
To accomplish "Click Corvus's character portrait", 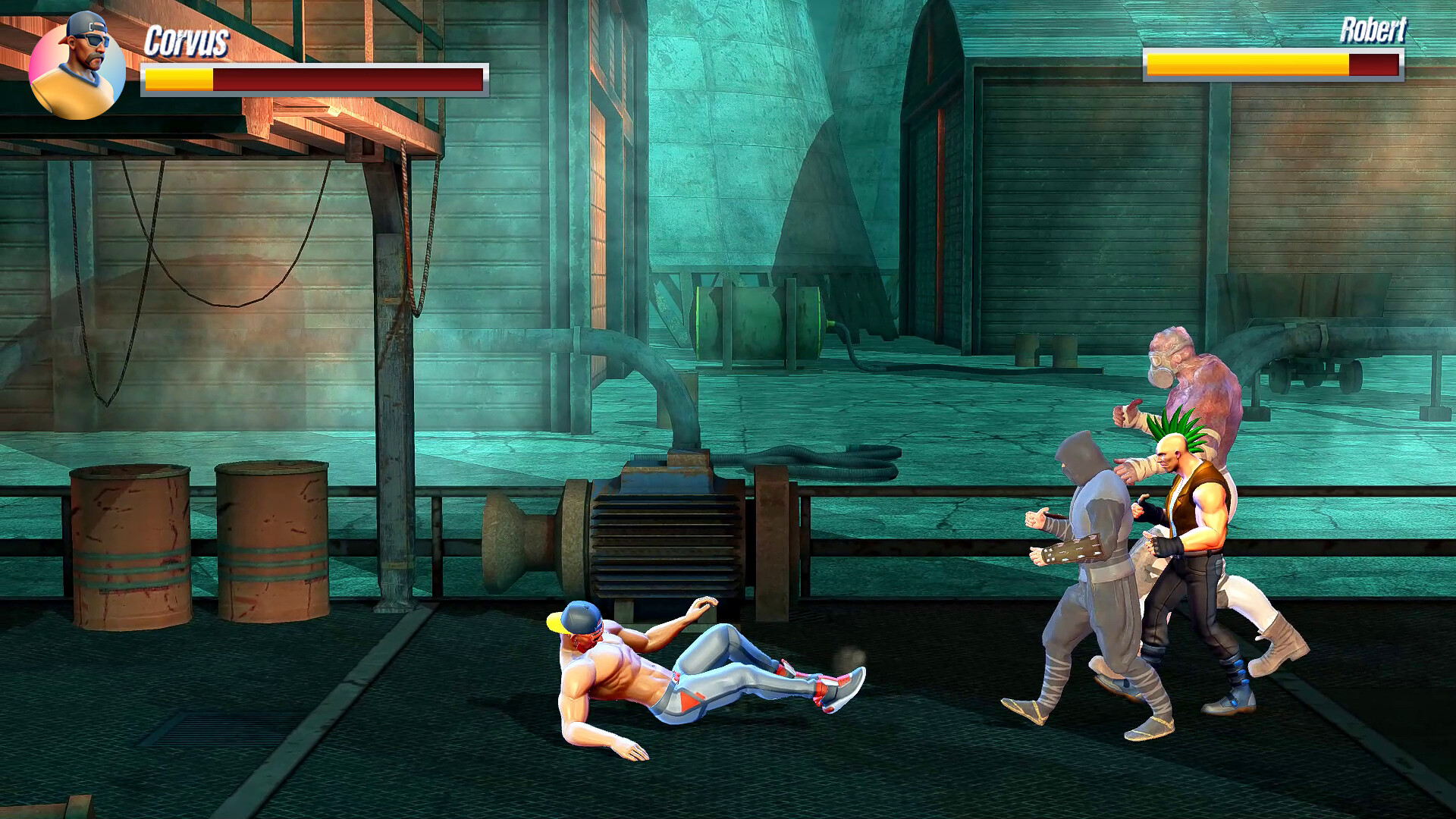I will point(77,68).
